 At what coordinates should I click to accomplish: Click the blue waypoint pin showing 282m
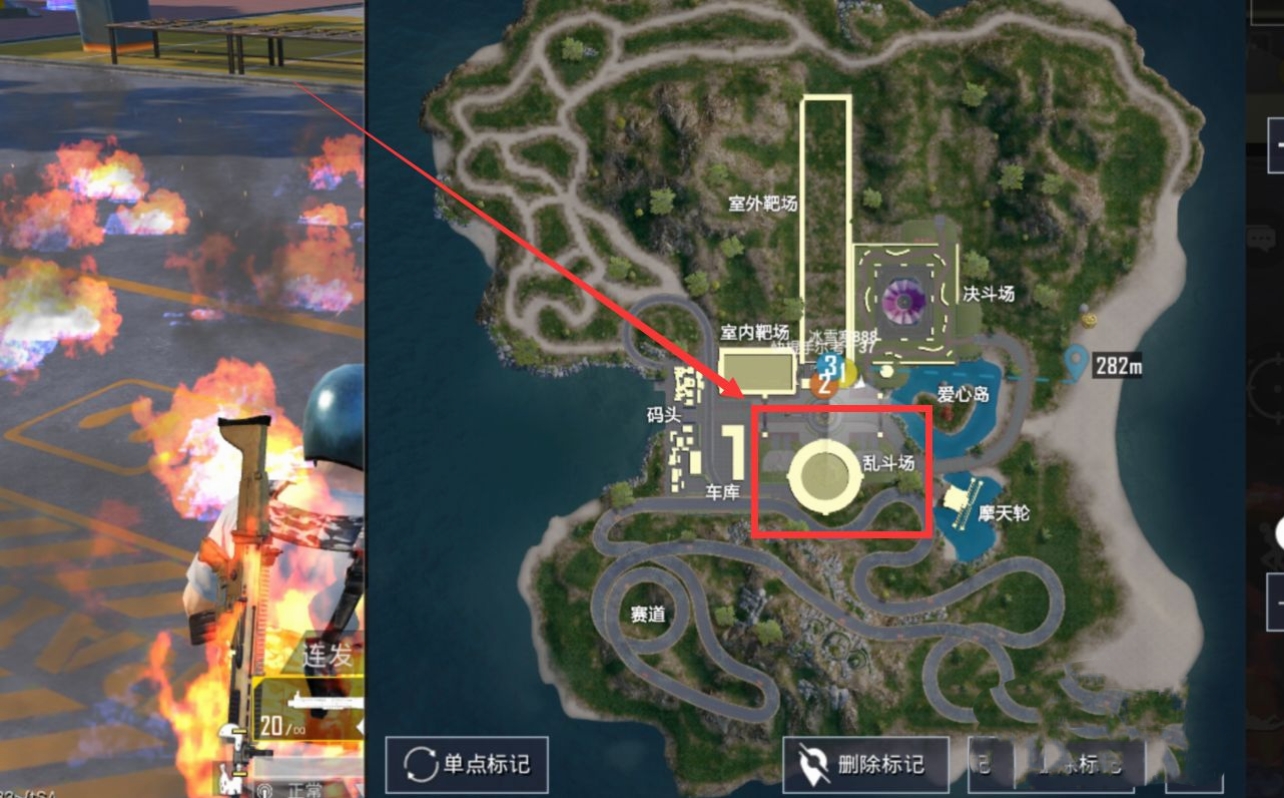pyautogui.click(x=1075, y=362)
